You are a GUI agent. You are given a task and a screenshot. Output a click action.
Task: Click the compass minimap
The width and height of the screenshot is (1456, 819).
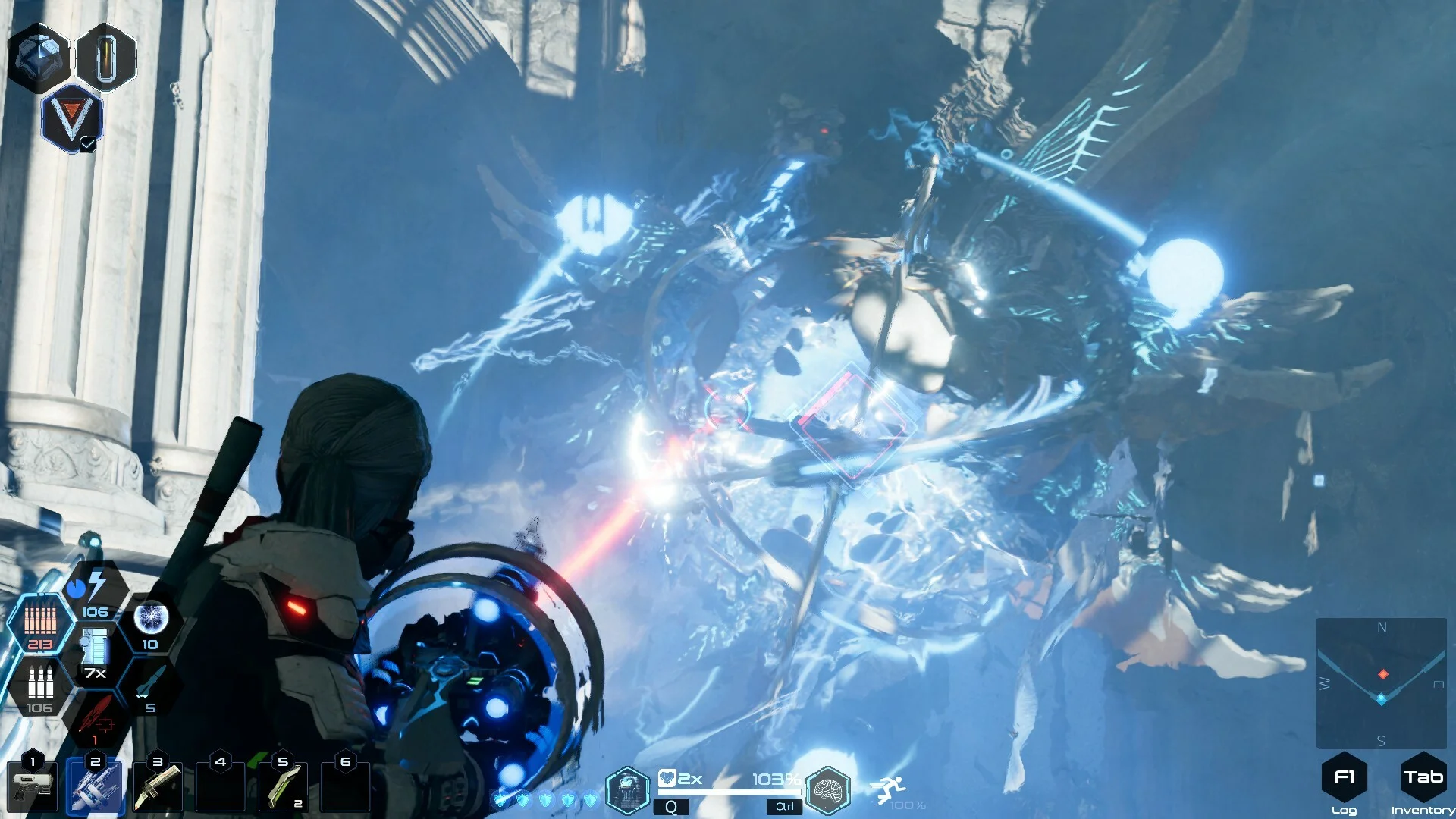pyautogui.click(x=1381, y=683)
